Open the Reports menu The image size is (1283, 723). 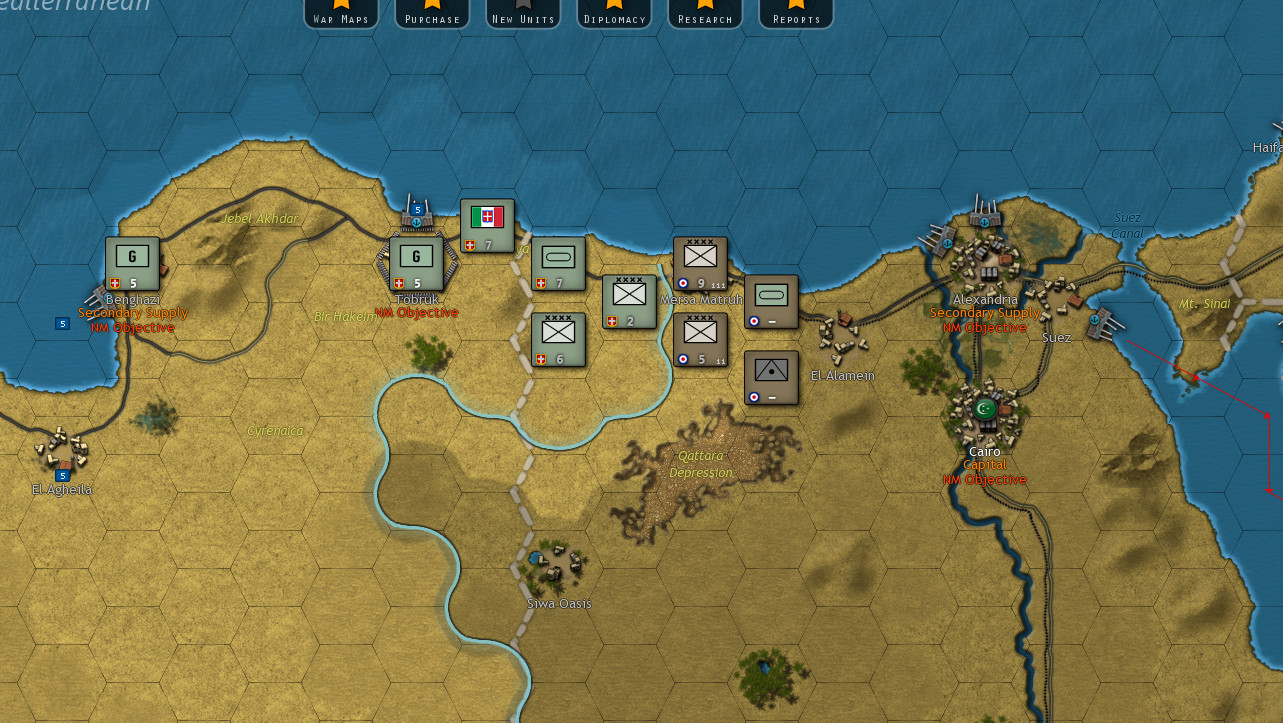[x=795, y=14]
